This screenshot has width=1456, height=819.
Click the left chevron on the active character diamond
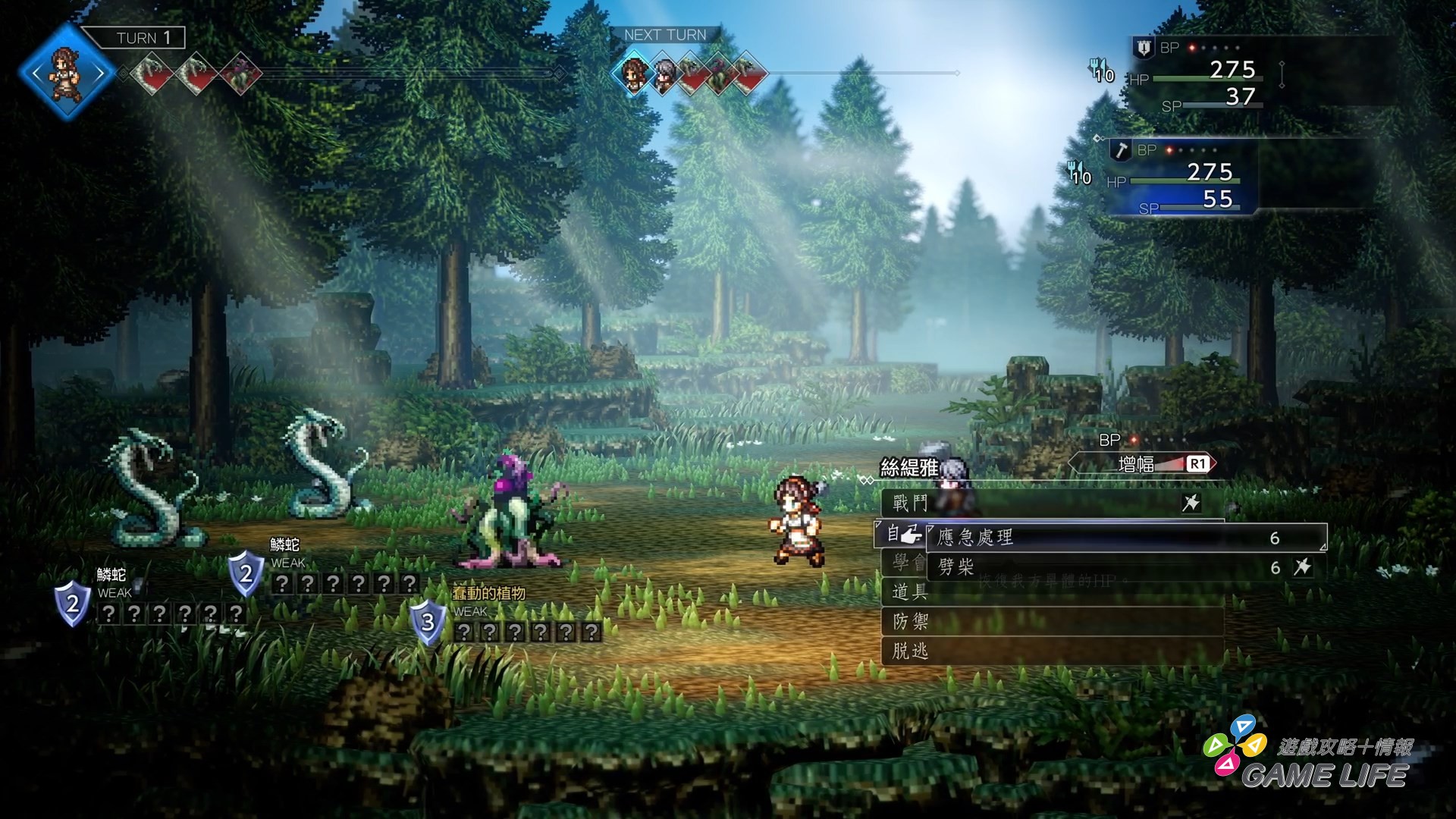[38, 72]
